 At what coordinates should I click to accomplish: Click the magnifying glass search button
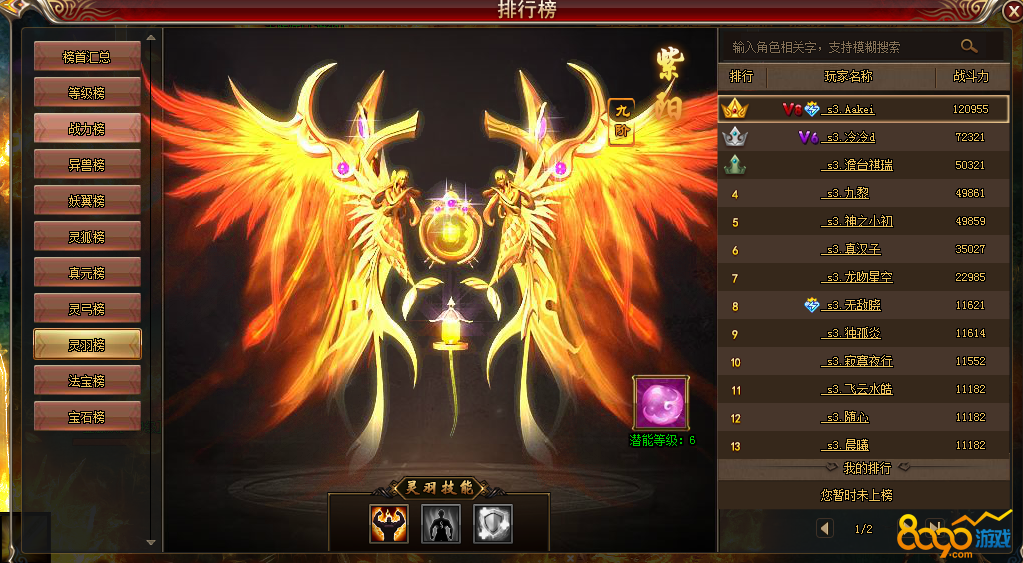click(968, 46)
